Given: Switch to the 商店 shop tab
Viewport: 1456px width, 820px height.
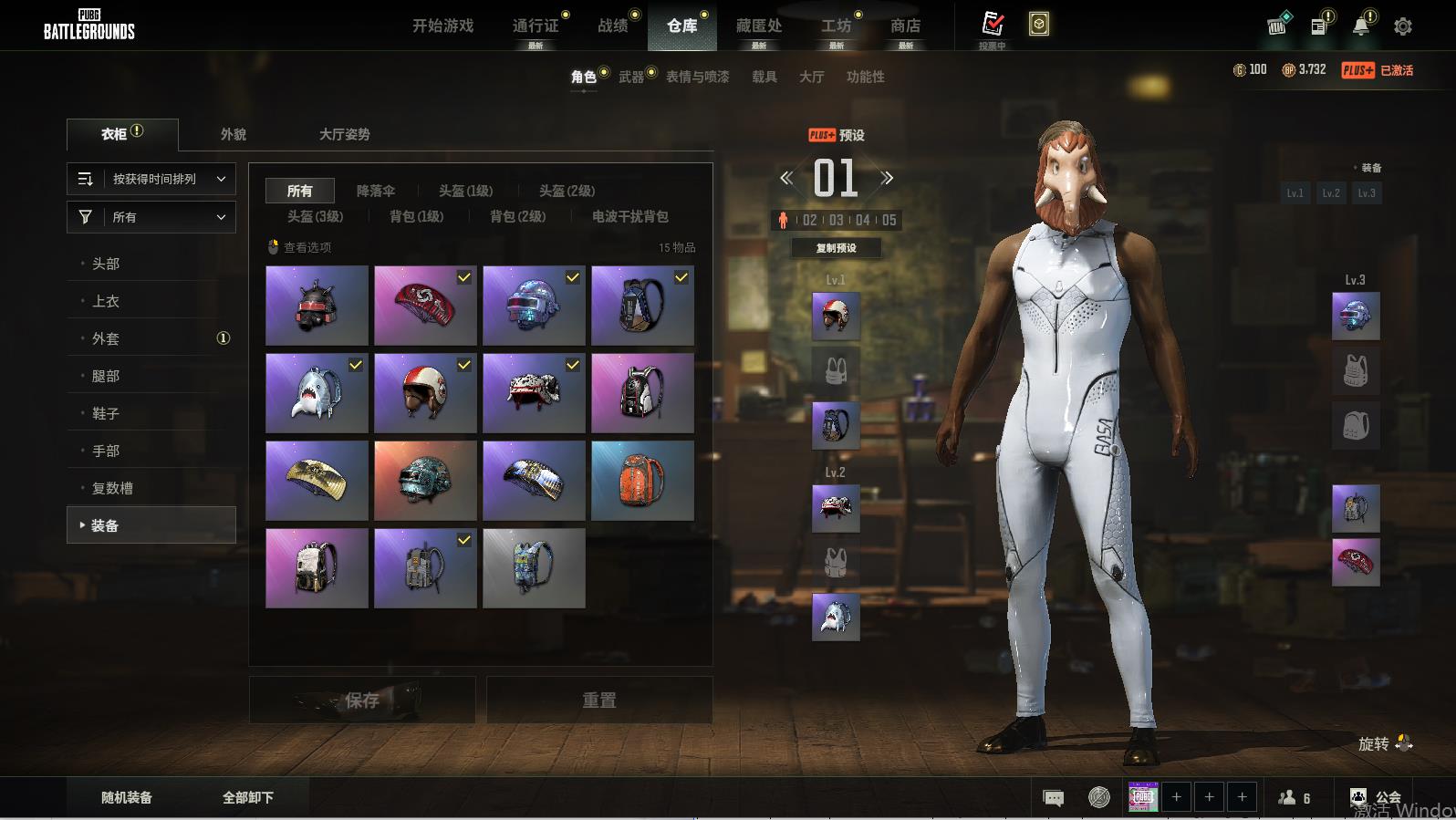Looking at the screenshot, I should click(905, 26).
